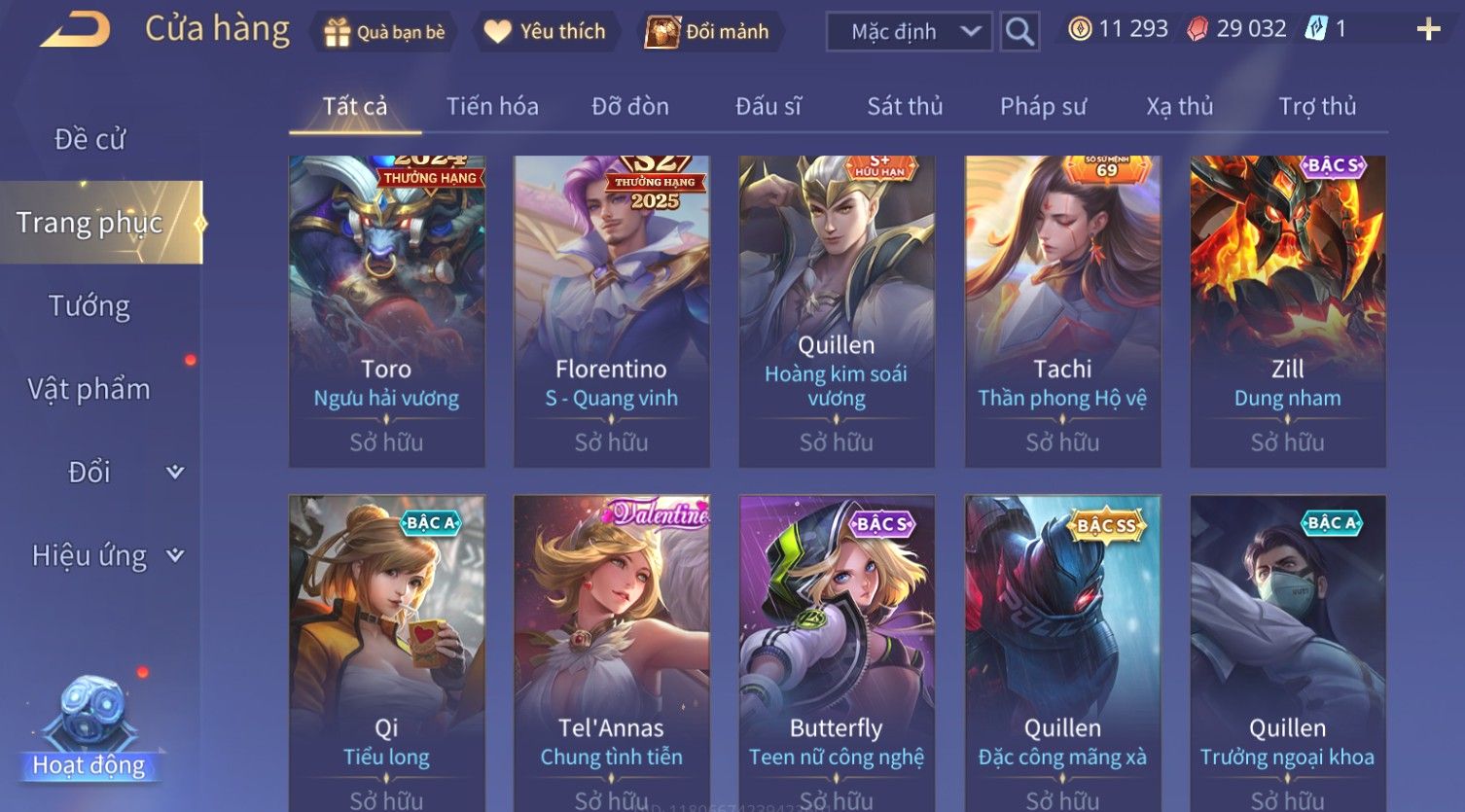
Task: Open the Vật phẩm items menu
Action: point(89,389)
